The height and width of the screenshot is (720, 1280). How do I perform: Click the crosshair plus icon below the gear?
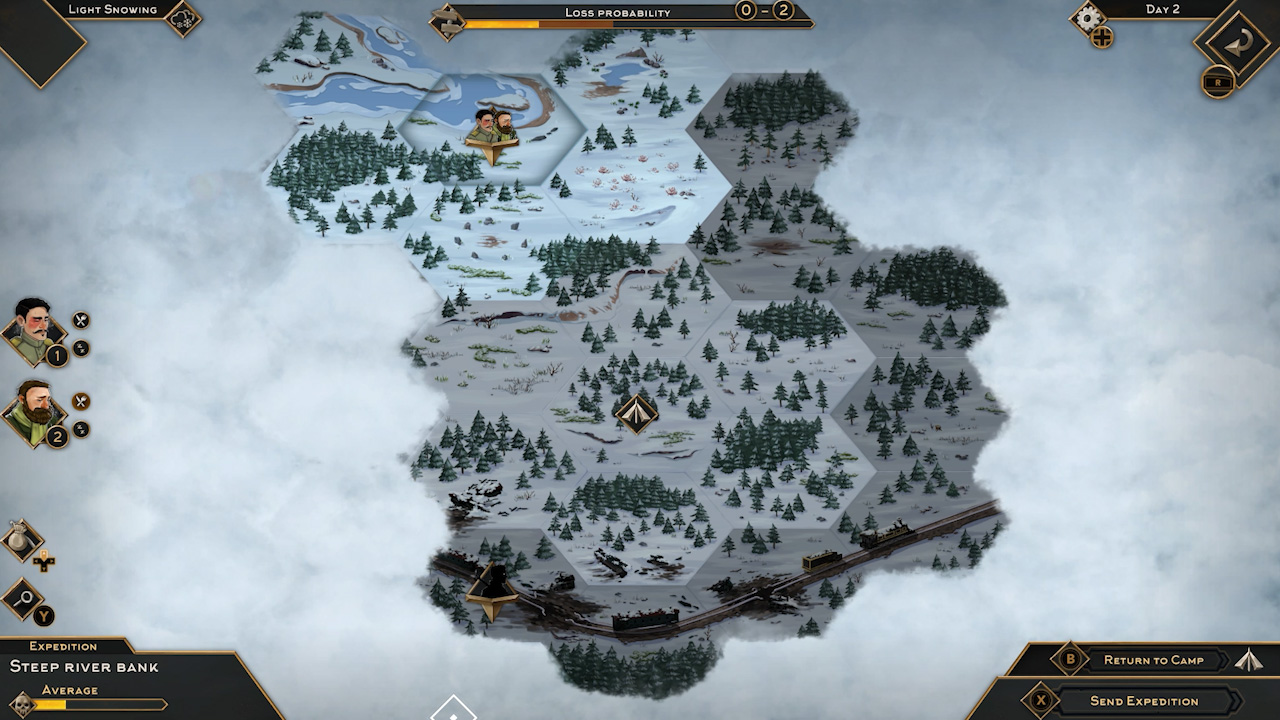(1102, 35)
